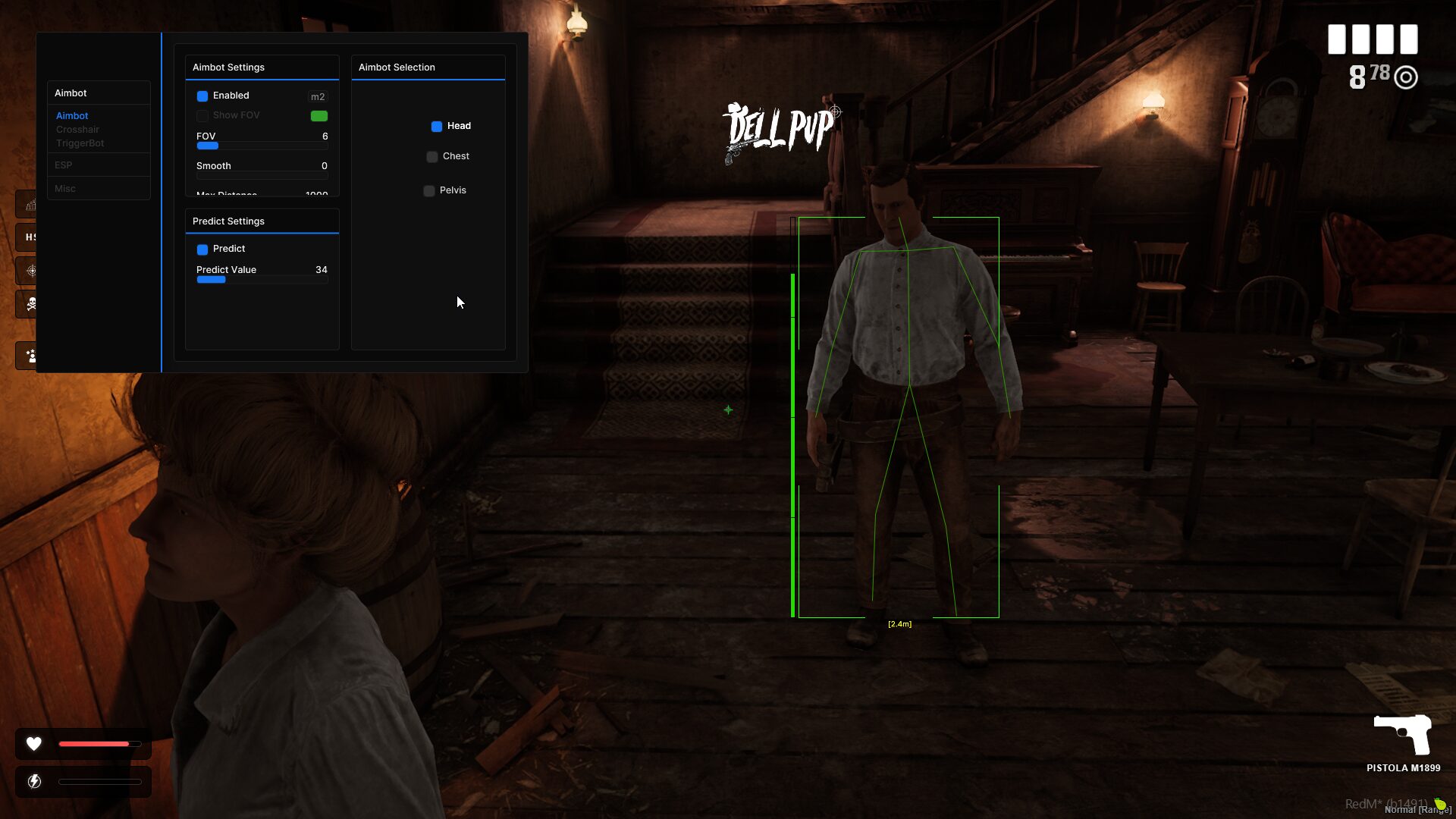Adjust the FOV slider
1456x819 pixels.
coord(262,146)
